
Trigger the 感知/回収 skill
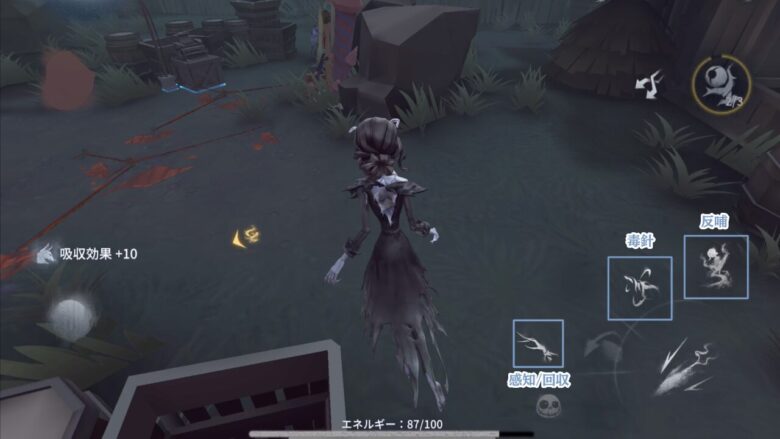click(x=537, y=343)
